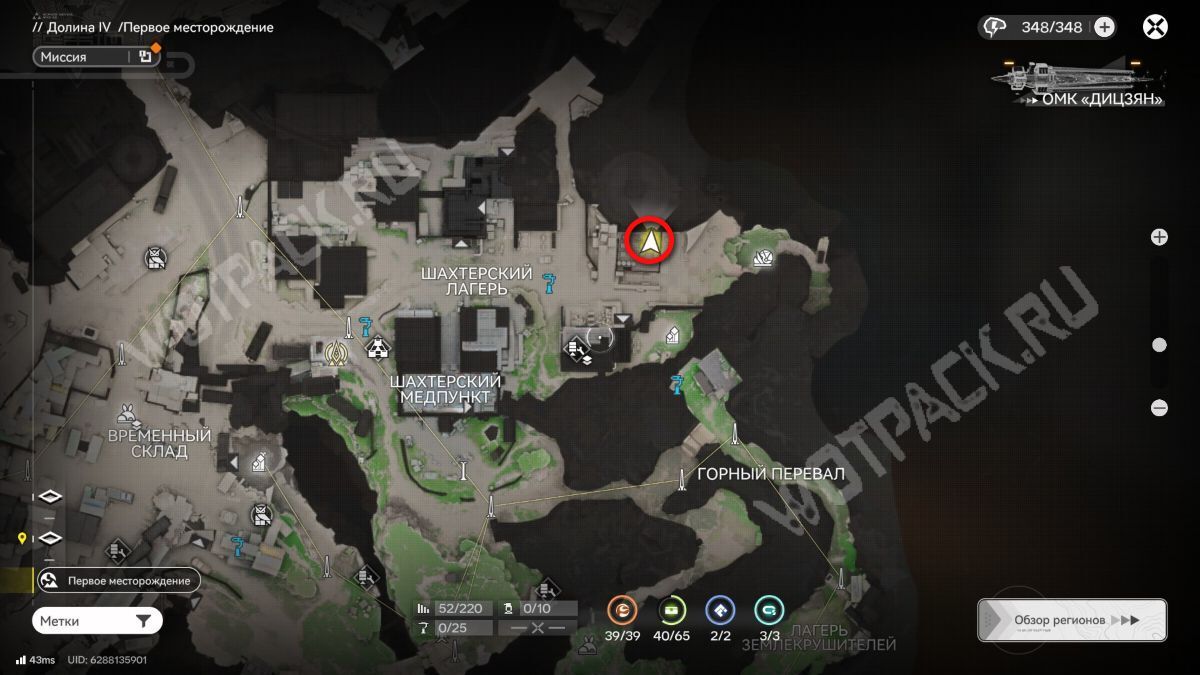Add stamina with the plus button
This screenshot has height=675, width=1200.
1104,27
